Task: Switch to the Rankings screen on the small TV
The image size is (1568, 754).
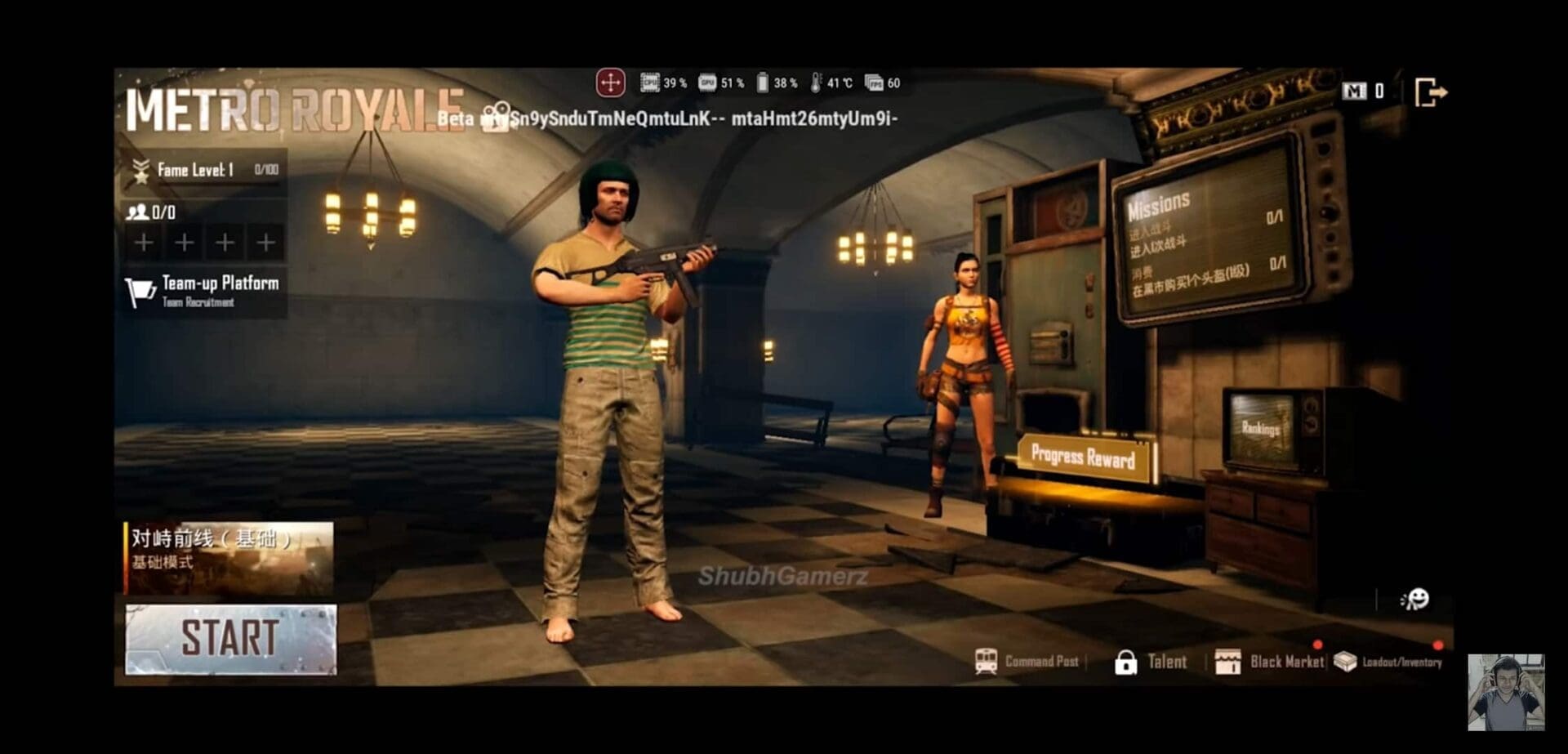Action: pos(1260,429)
